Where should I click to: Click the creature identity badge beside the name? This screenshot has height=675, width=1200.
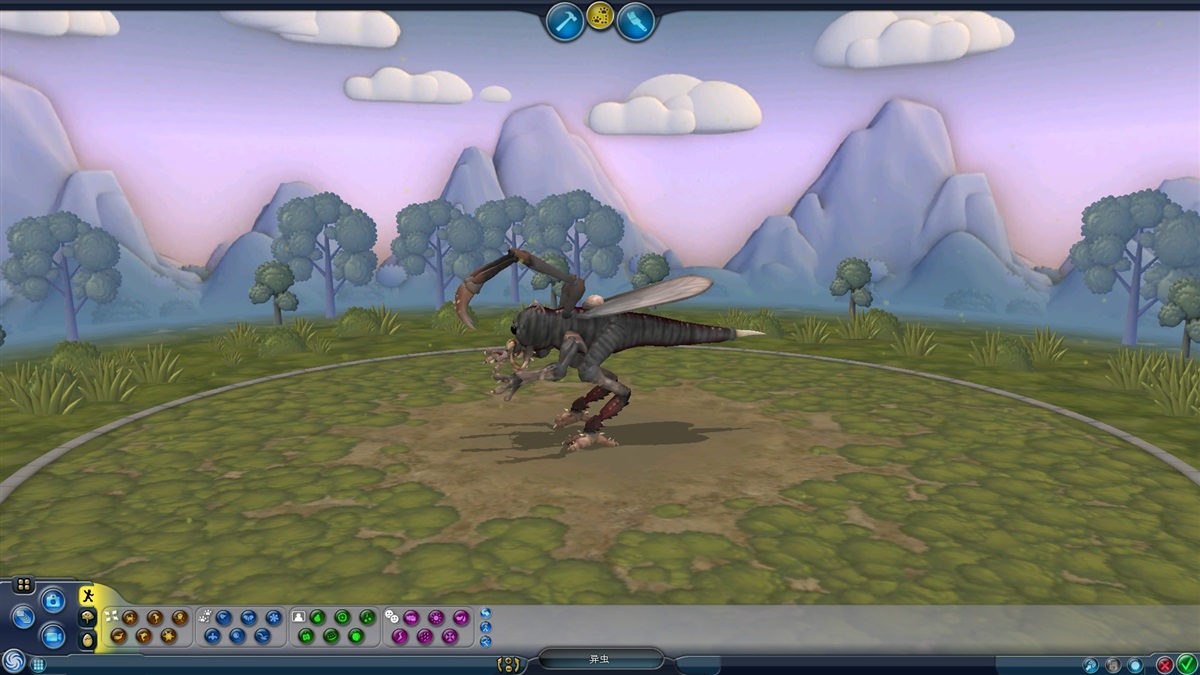(510, 663)
